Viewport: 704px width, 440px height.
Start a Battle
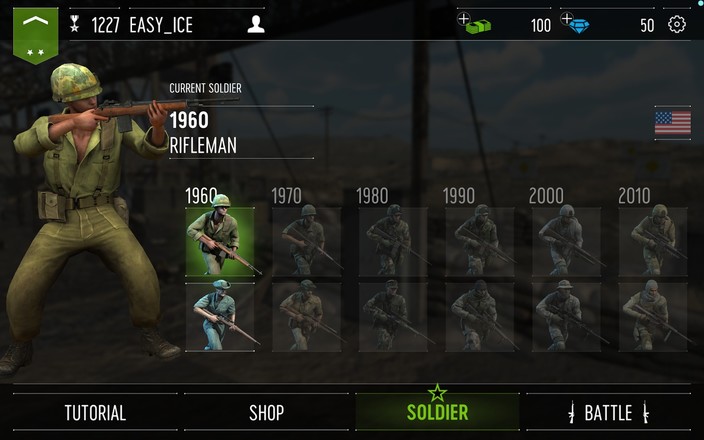[x=608, y=412]
